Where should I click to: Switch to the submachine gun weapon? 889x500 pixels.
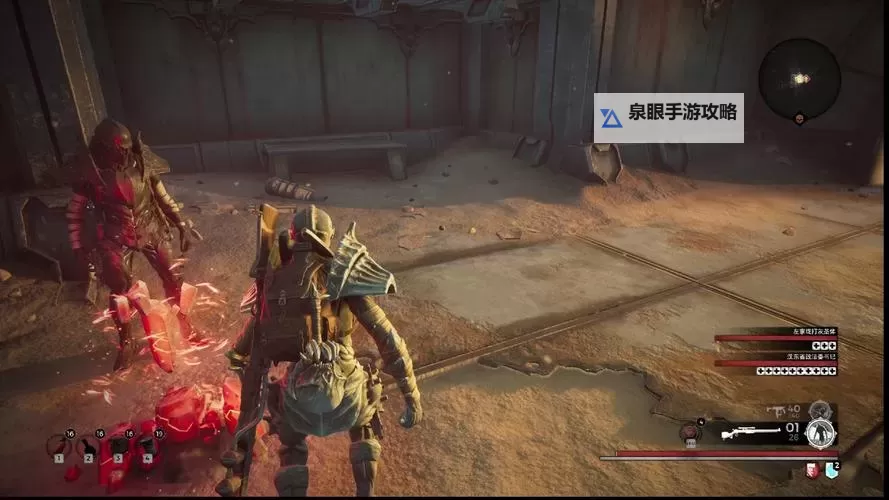click(777, 411)
